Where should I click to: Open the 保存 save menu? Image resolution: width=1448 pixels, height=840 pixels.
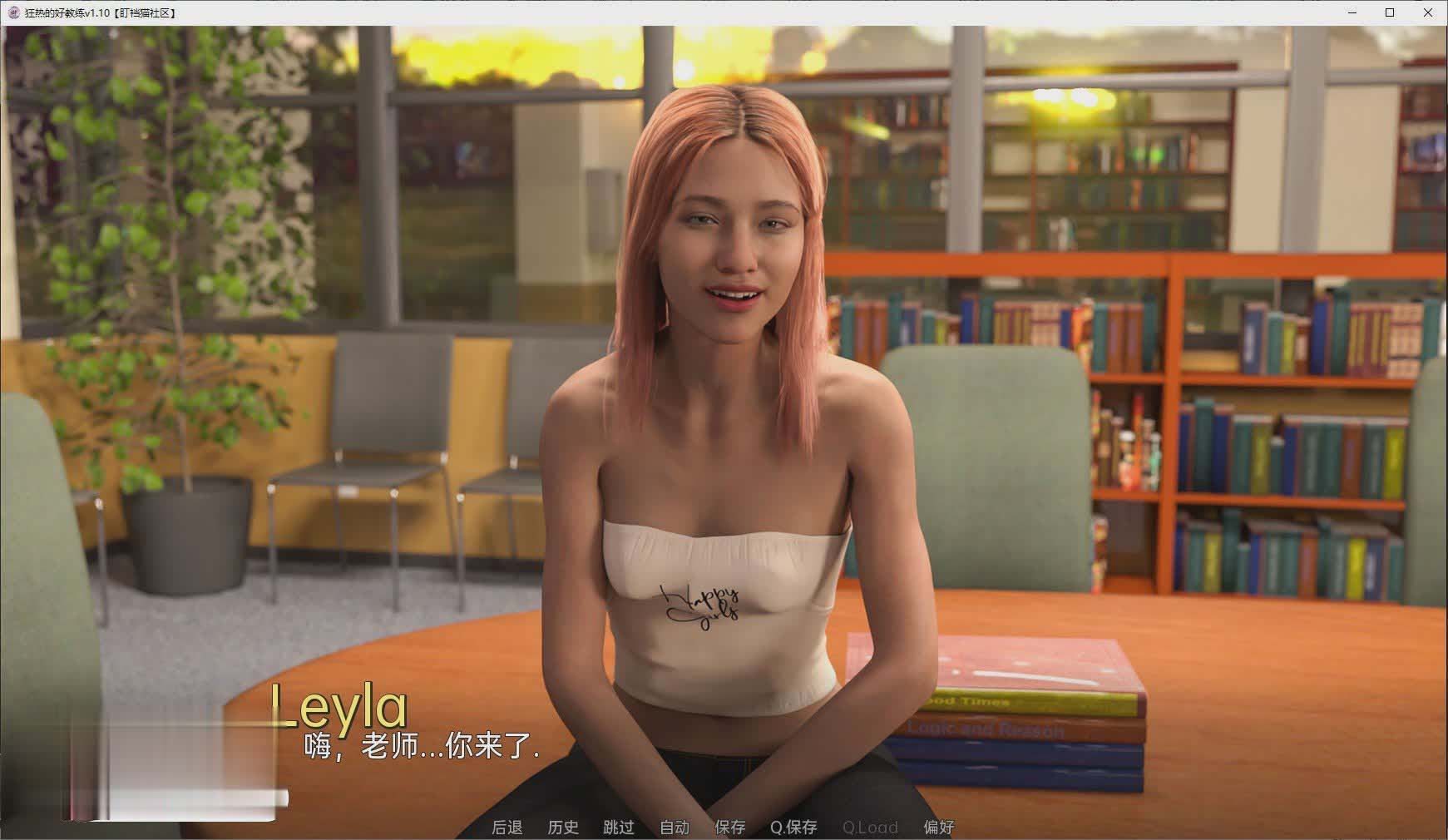[730, 827]
